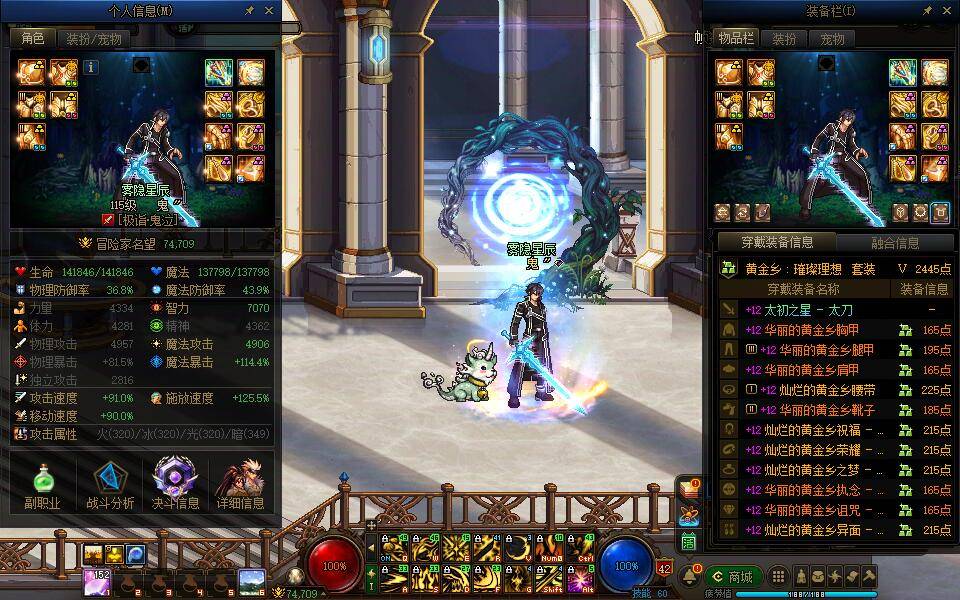Open 战斗分析 combat analysis
This screenshot has width=960, height=600.
[x=110, y=484]
